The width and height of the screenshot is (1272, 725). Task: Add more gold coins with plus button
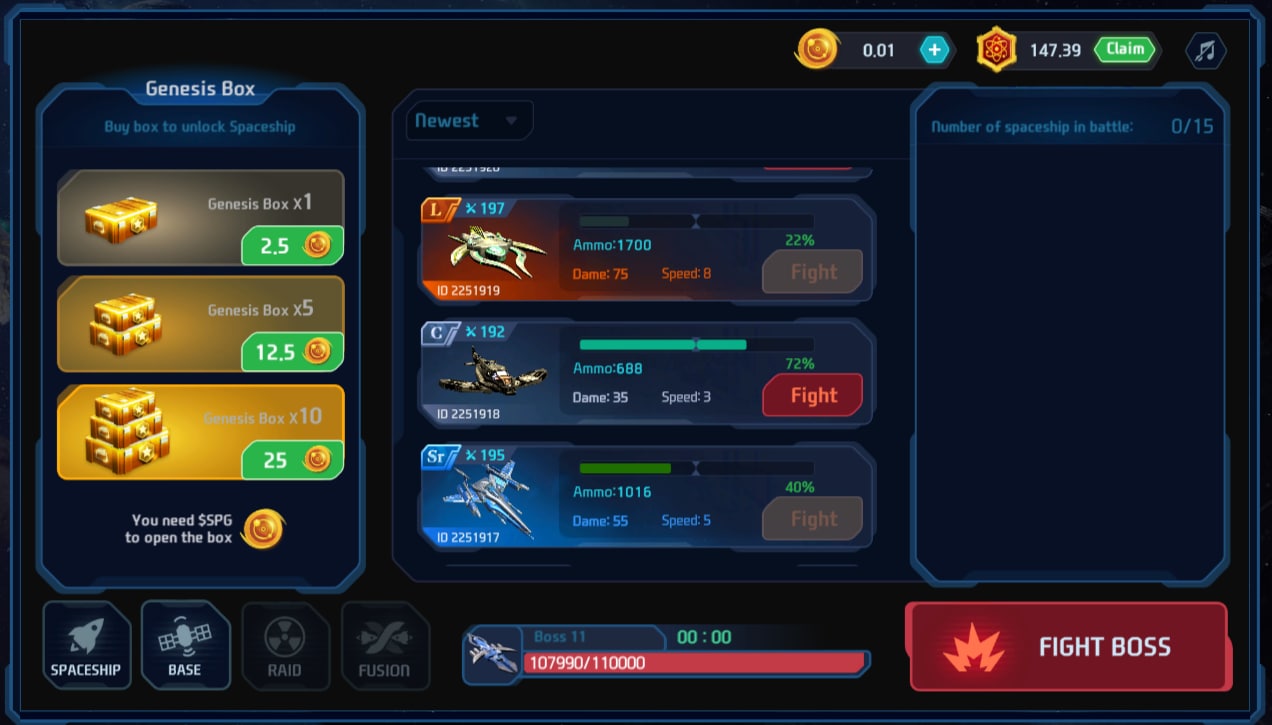(x=934, y=50)
